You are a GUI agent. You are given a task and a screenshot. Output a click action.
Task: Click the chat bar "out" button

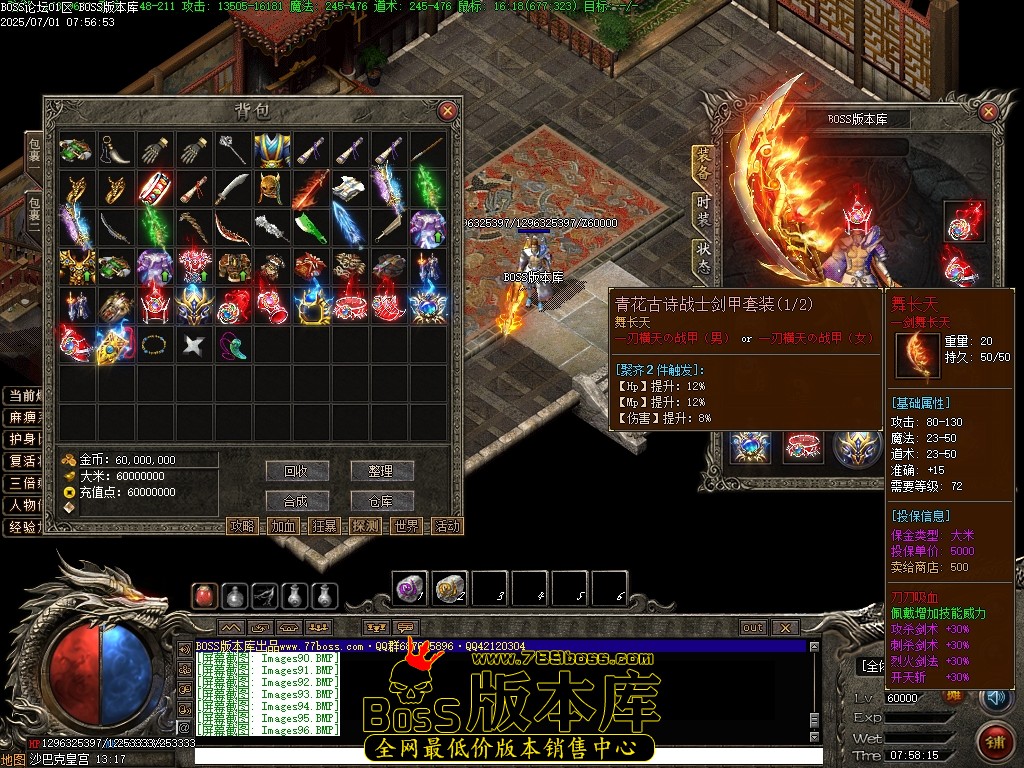tap(753, 628)
